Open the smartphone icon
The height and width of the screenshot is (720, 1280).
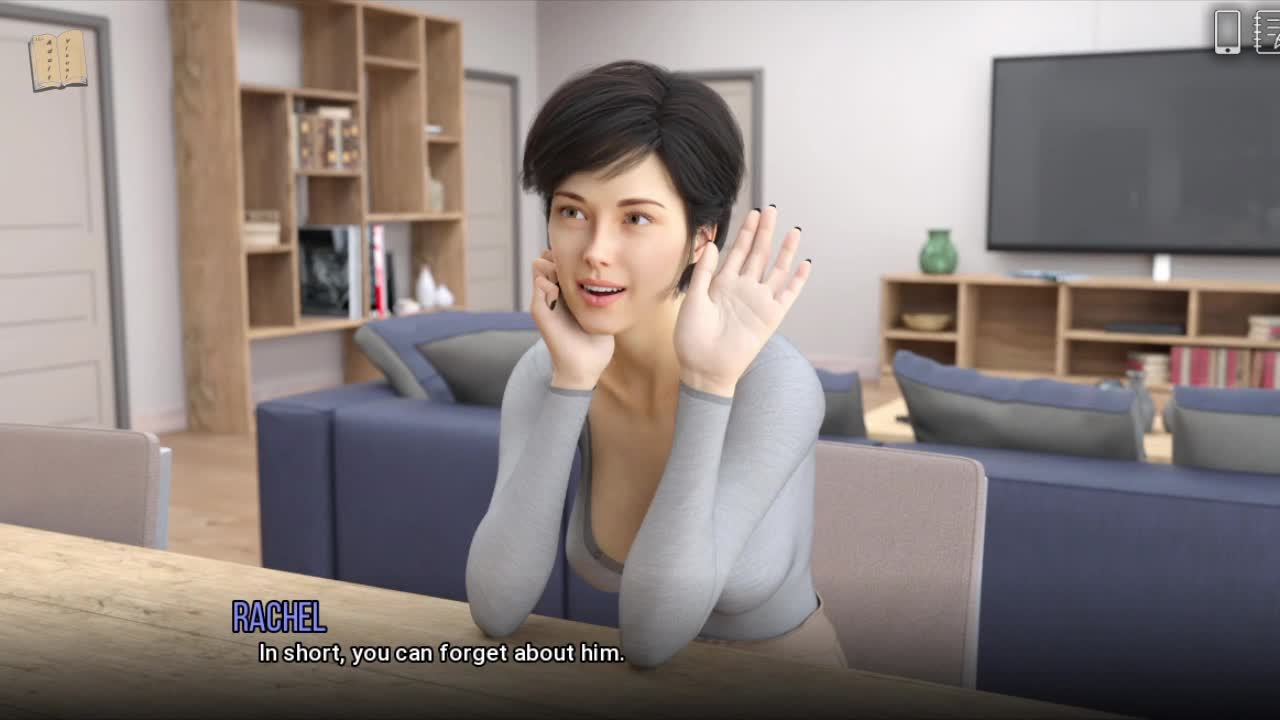(1227, 31)
